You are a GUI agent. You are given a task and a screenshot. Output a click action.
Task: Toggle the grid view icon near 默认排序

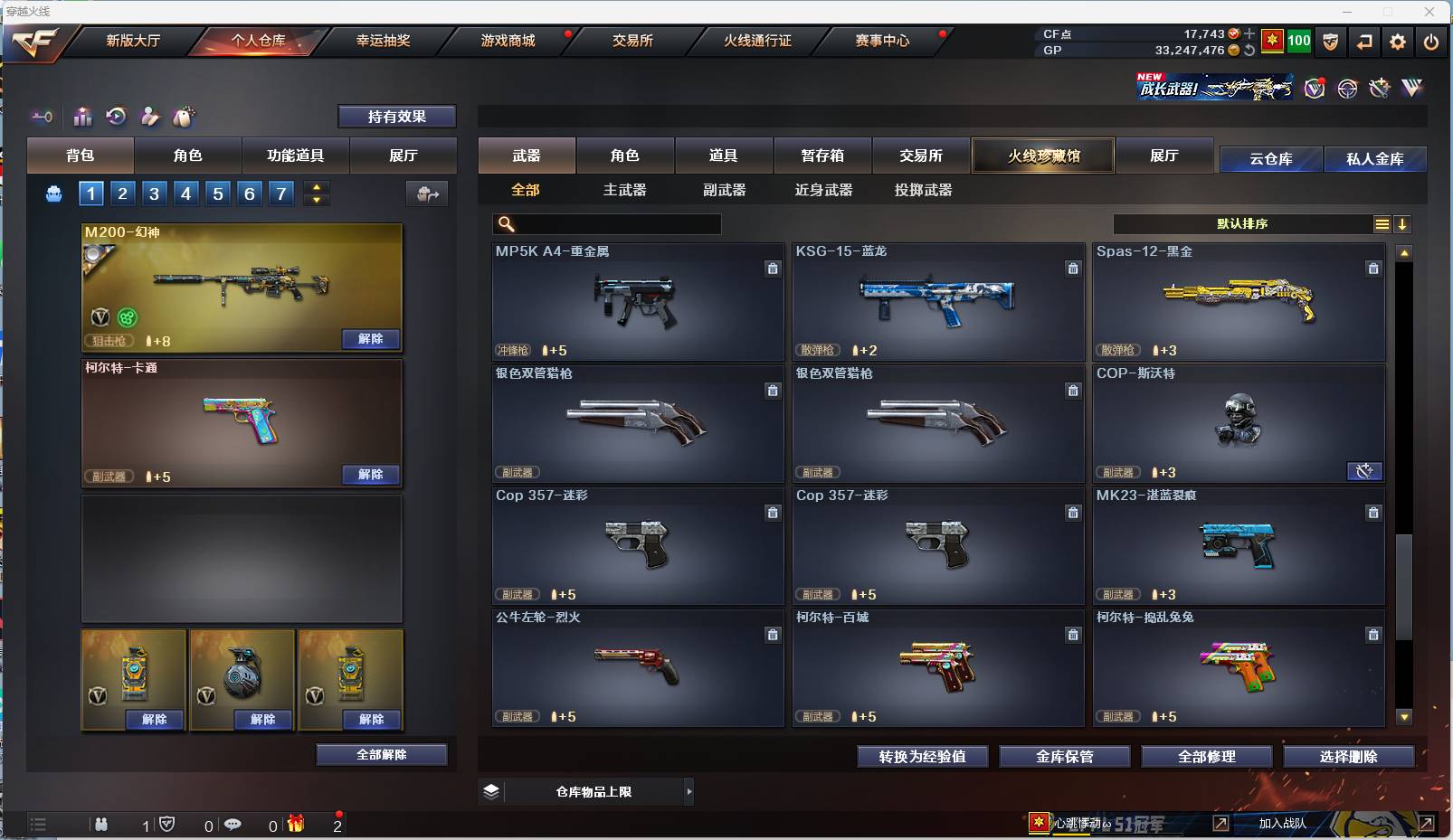tap(1382, 223)
